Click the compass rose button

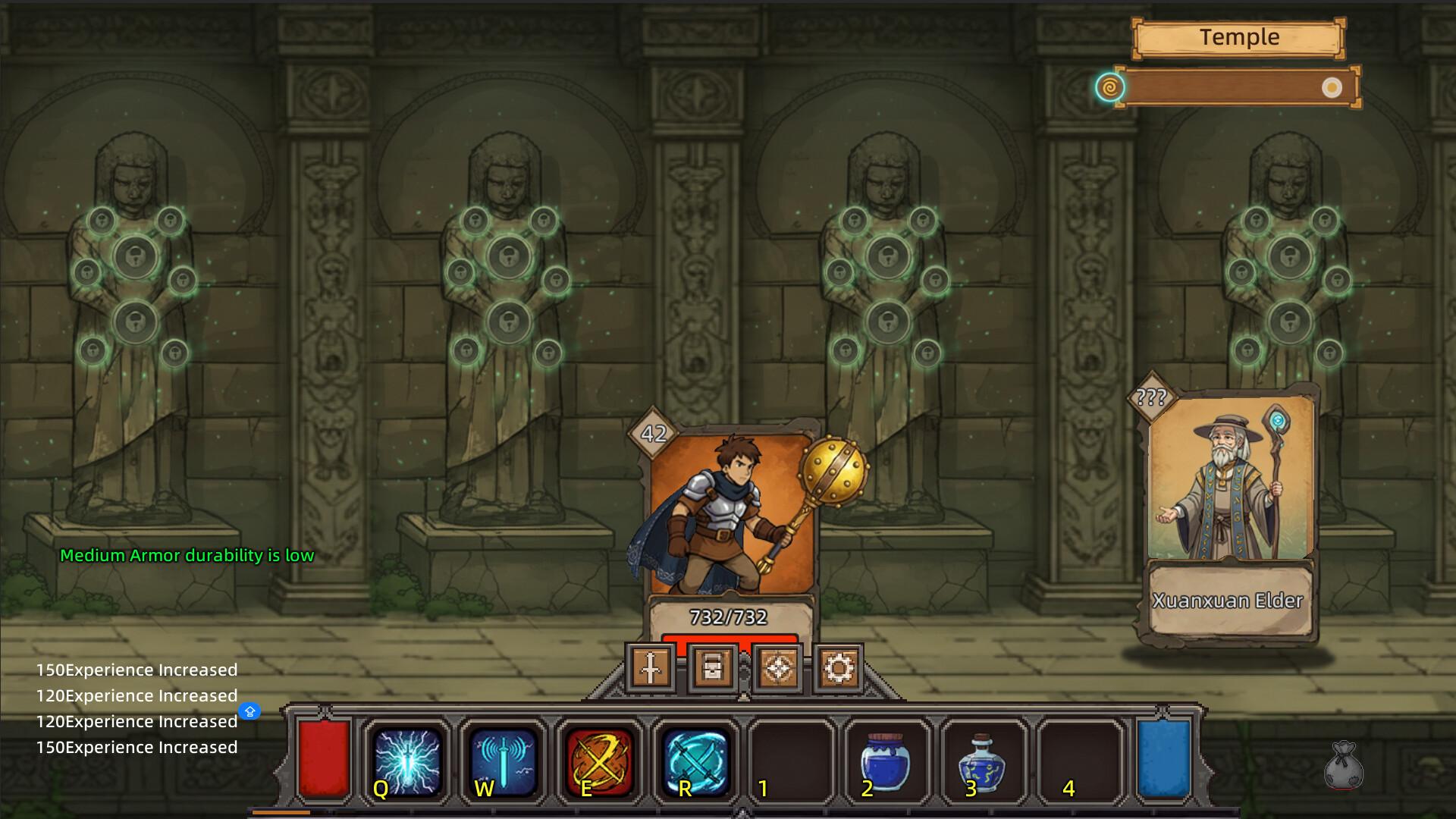click(777, 668)
